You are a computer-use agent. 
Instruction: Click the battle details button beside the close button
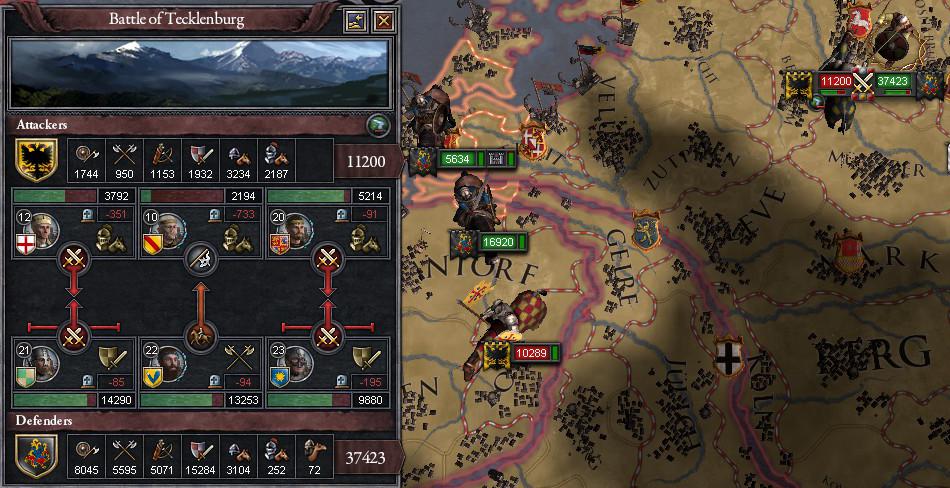click(x=356, y=20)
